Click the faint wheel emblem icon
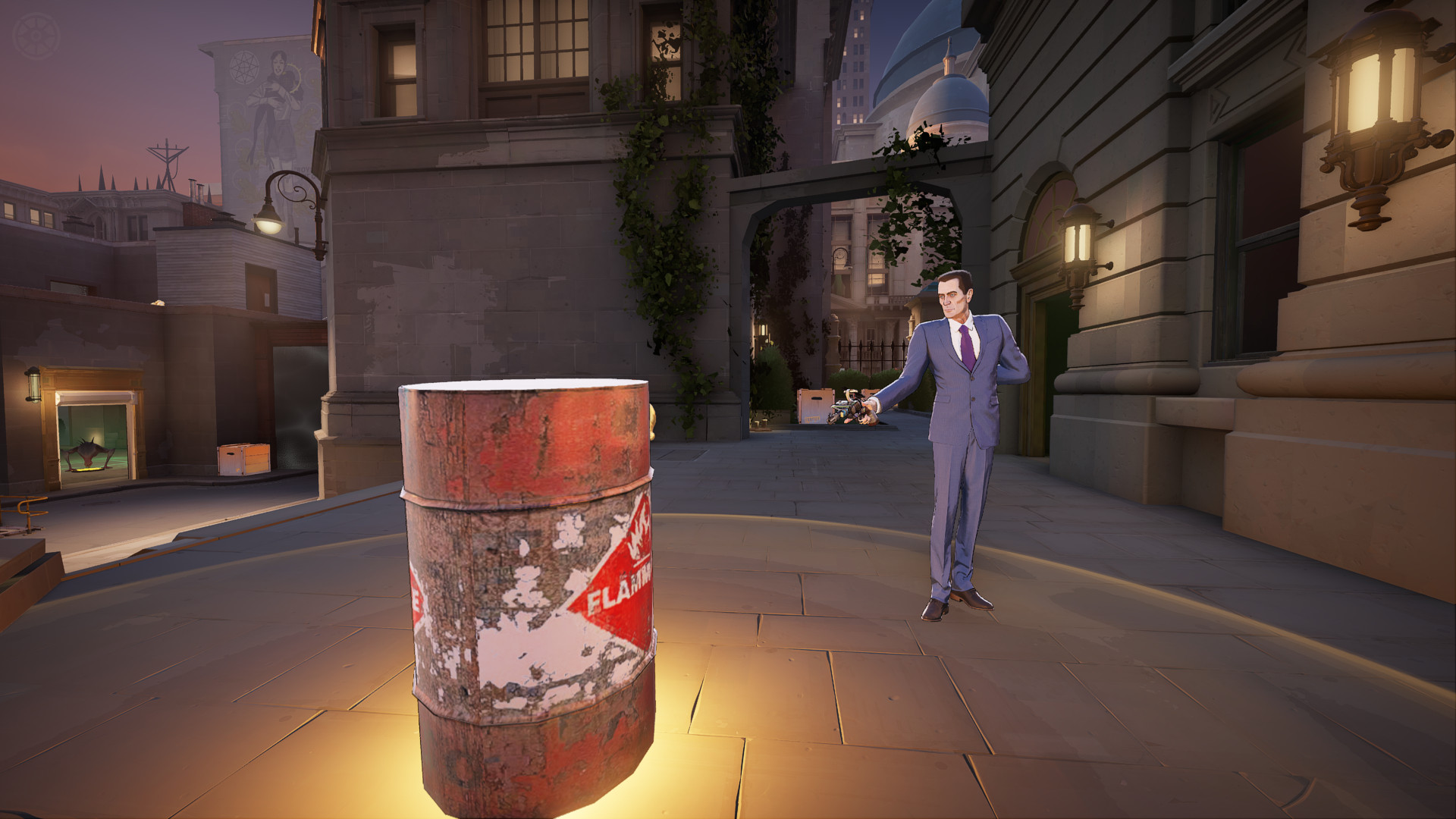 coord(36,36)
